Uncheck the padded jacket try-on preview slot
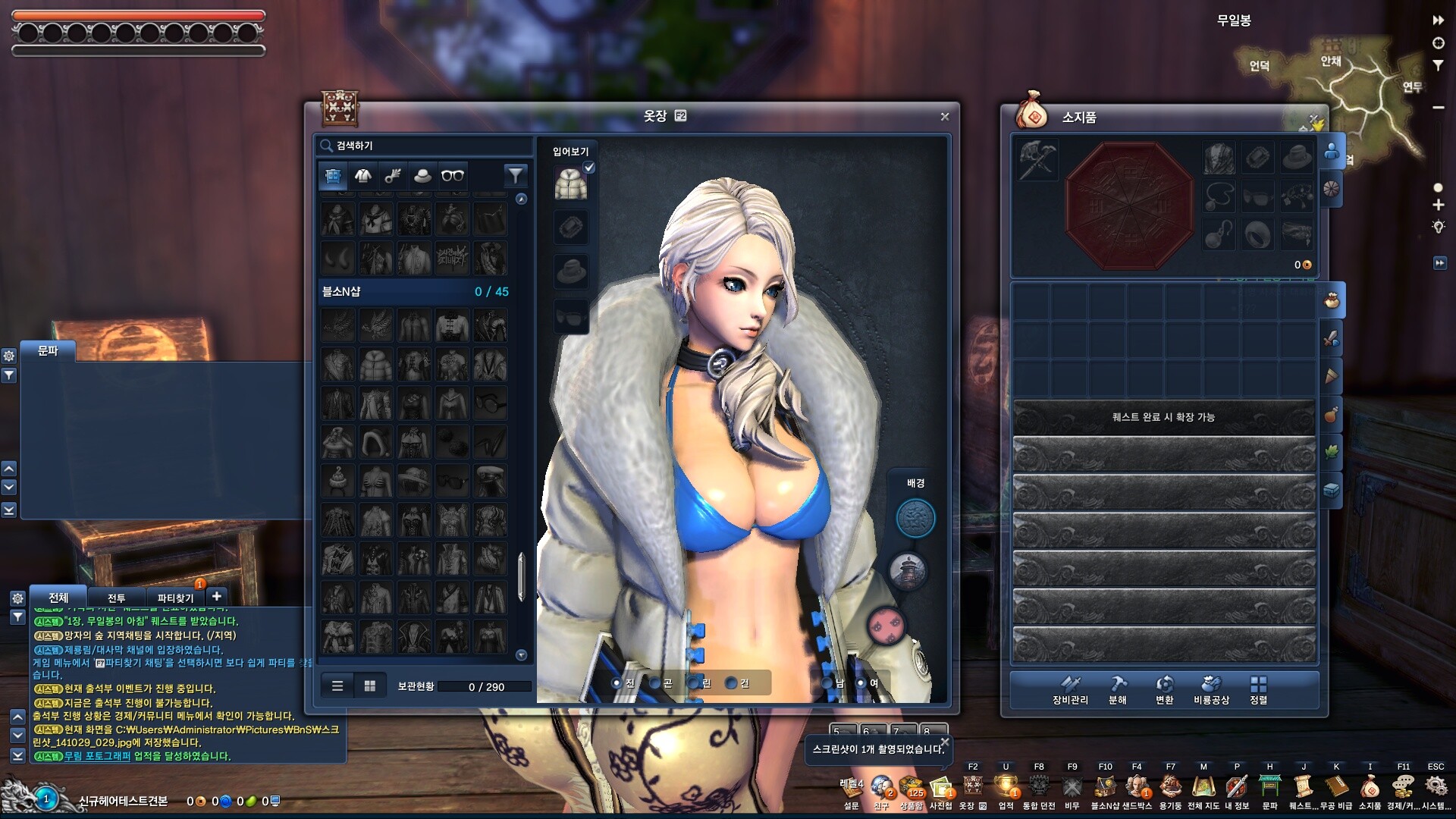Image resolution: width=1456 pixels, height=819 pixels. (589, 168)
